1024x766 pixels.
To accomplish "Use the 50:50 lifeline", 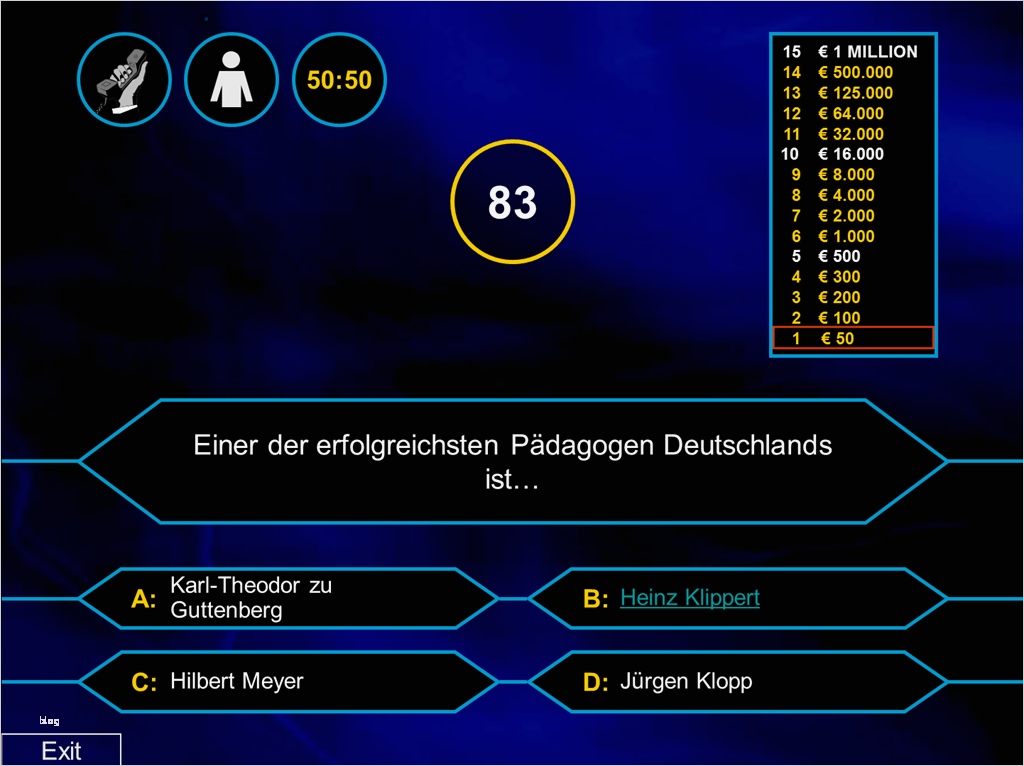I will coord(339,80).
